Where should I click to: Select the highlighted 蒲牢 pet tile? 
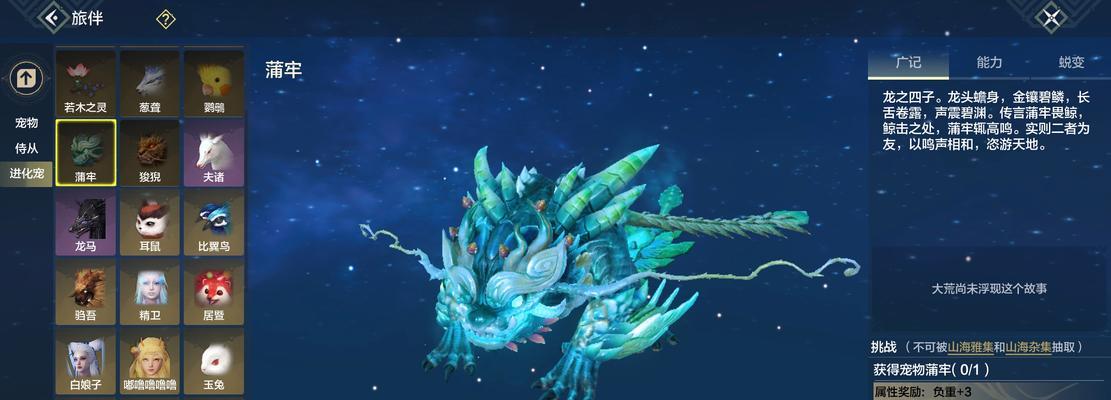[x=85, y=152]
